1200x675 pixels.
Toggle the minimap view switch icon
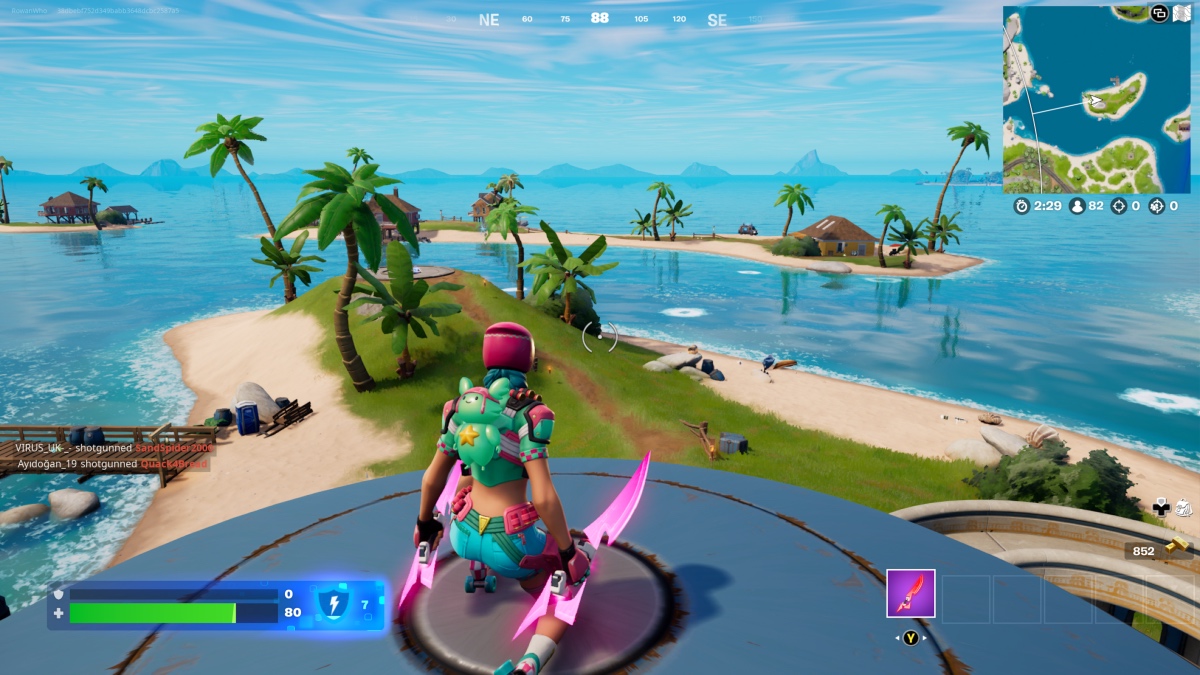click(x=1159, y=13)
